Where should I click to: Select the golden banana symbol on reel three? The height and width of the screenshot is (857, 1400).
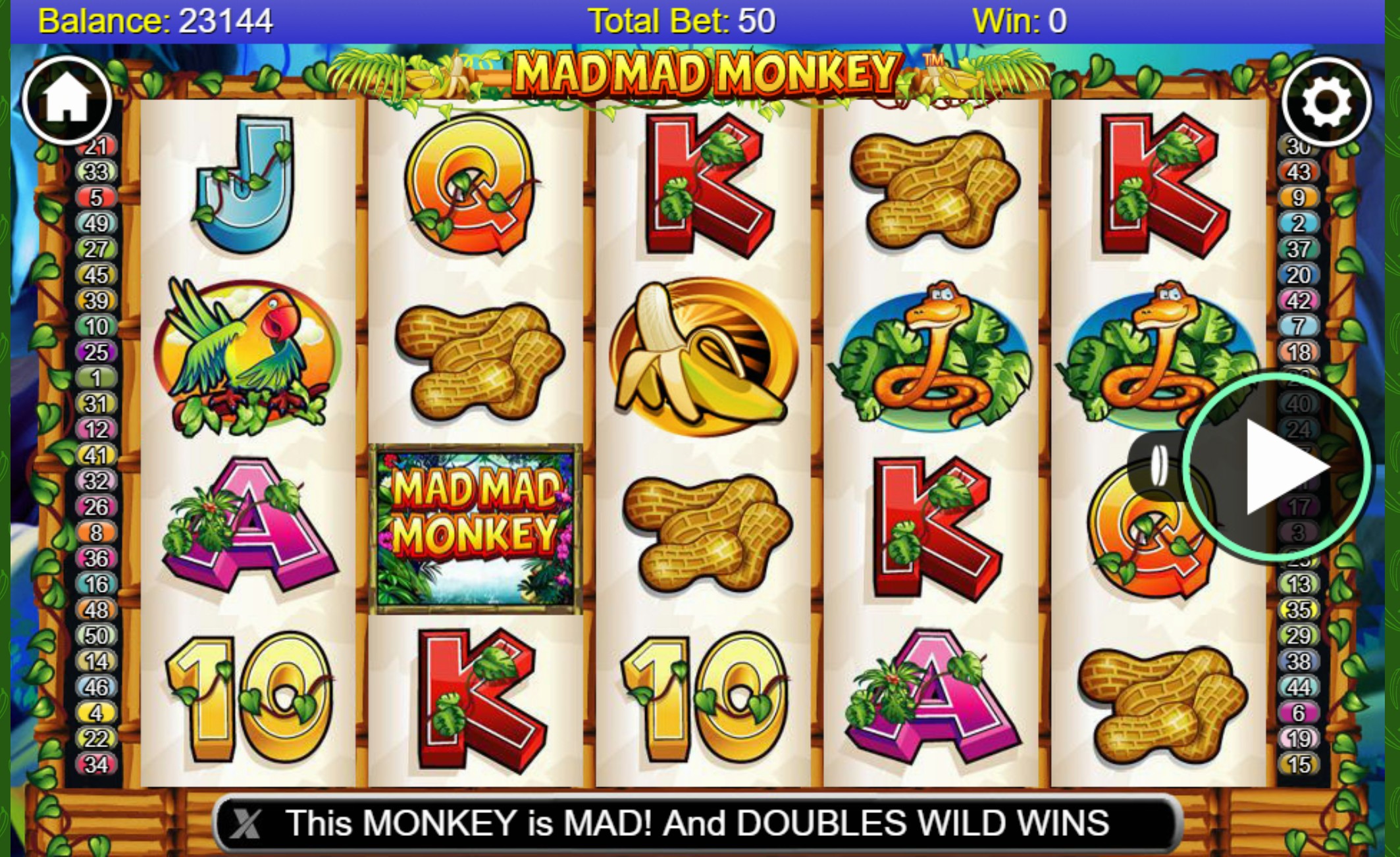coord(703,355)
